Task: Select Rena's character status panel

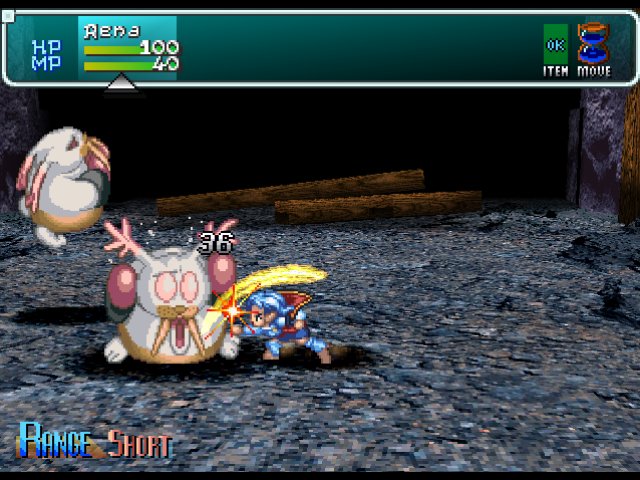Action: tap(128, 48)
